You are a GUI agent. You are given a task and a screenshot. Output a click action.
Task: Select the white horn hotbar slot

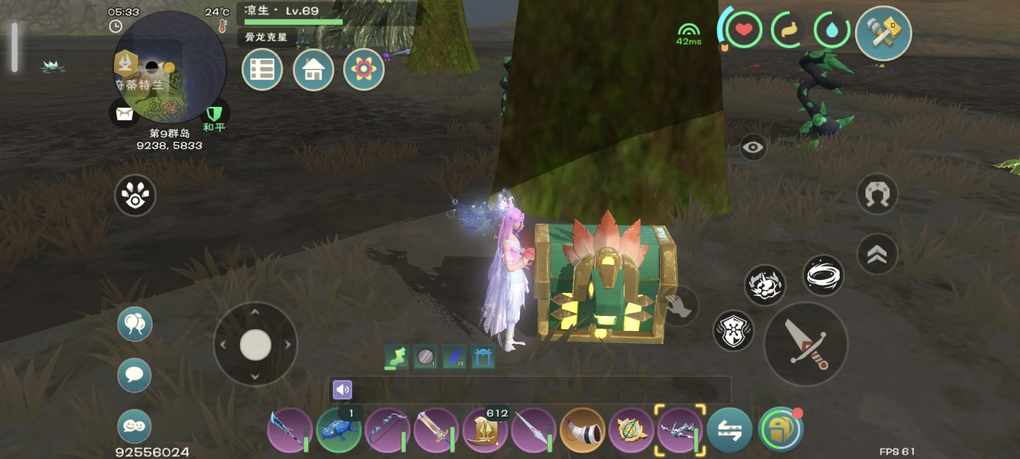click(x=583, y=431)
